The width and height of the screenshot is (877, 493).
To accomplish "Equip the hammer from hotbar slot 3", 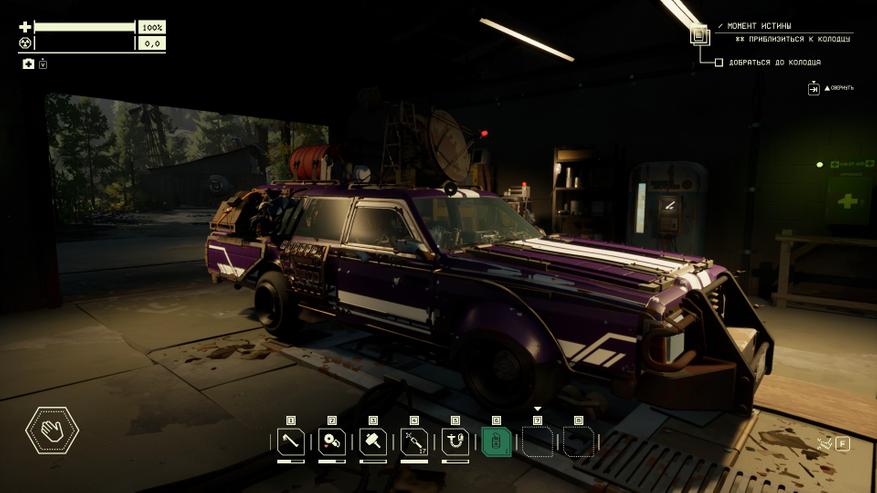I will [x=373, y=441].
